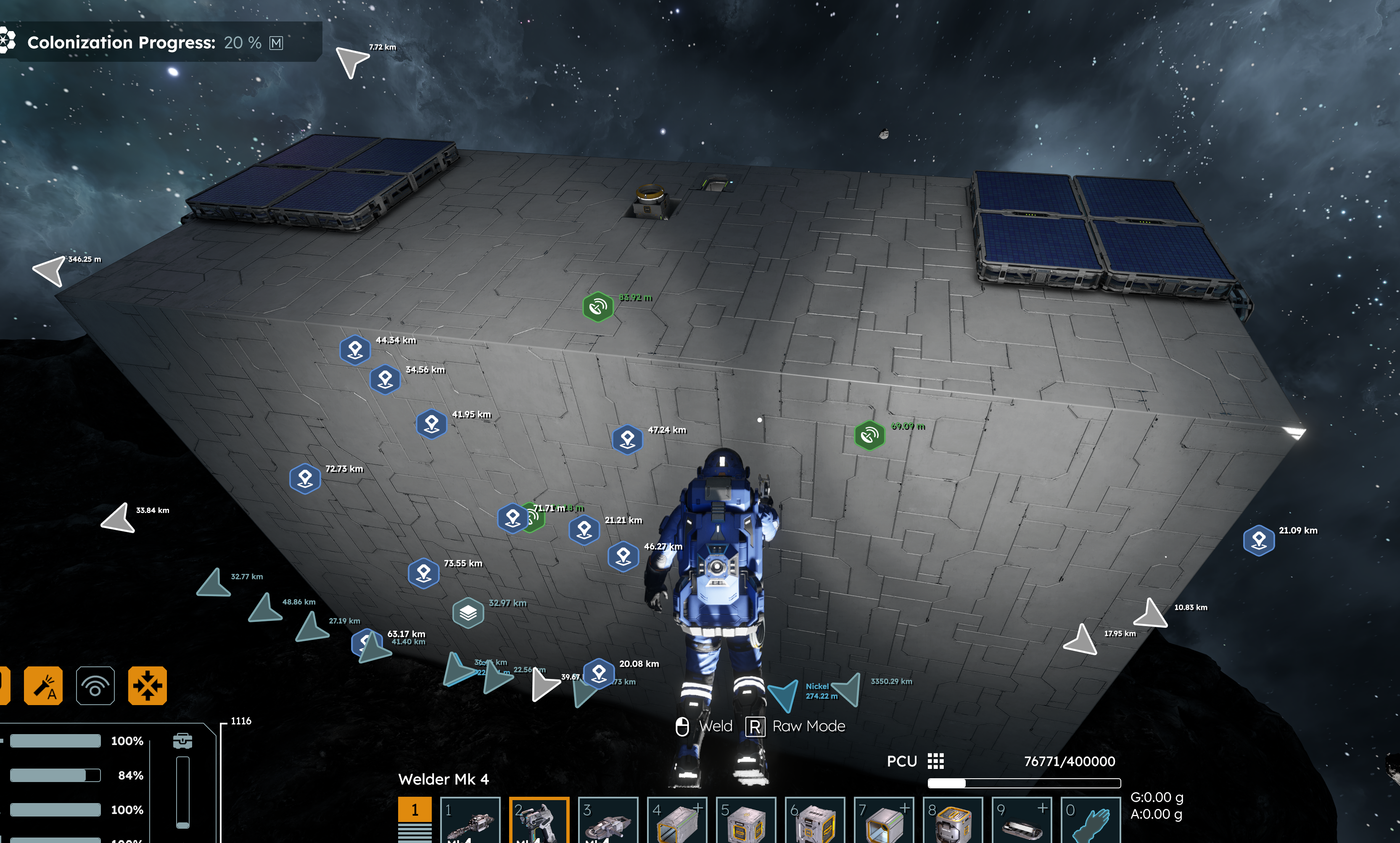Toggle the orange dampeners arrows icon
The height and width of the screenshot is (843, 1400).
pyautogui.click(x=148, y=686)
